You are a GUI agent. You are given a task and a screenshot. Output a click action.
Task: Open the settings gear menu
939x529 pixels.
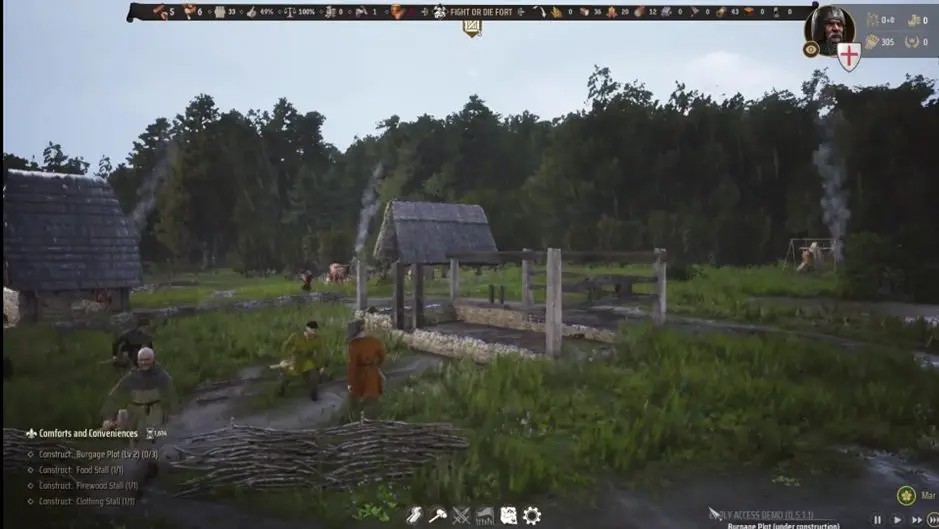(x=532, y=515)
